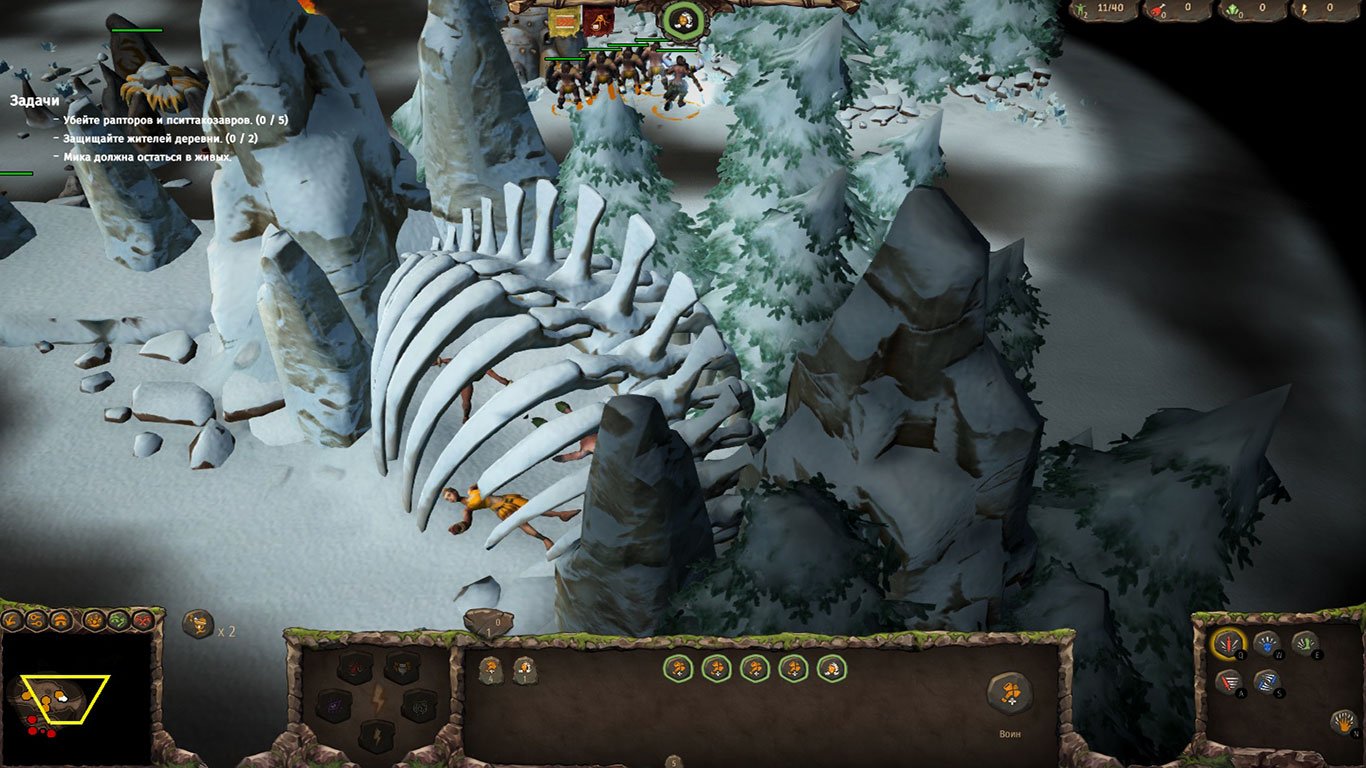Image resolution: width=1366 pixels, height=768 pixels.
Task: Activate the red claw attack command
Action: [1228, 644]
